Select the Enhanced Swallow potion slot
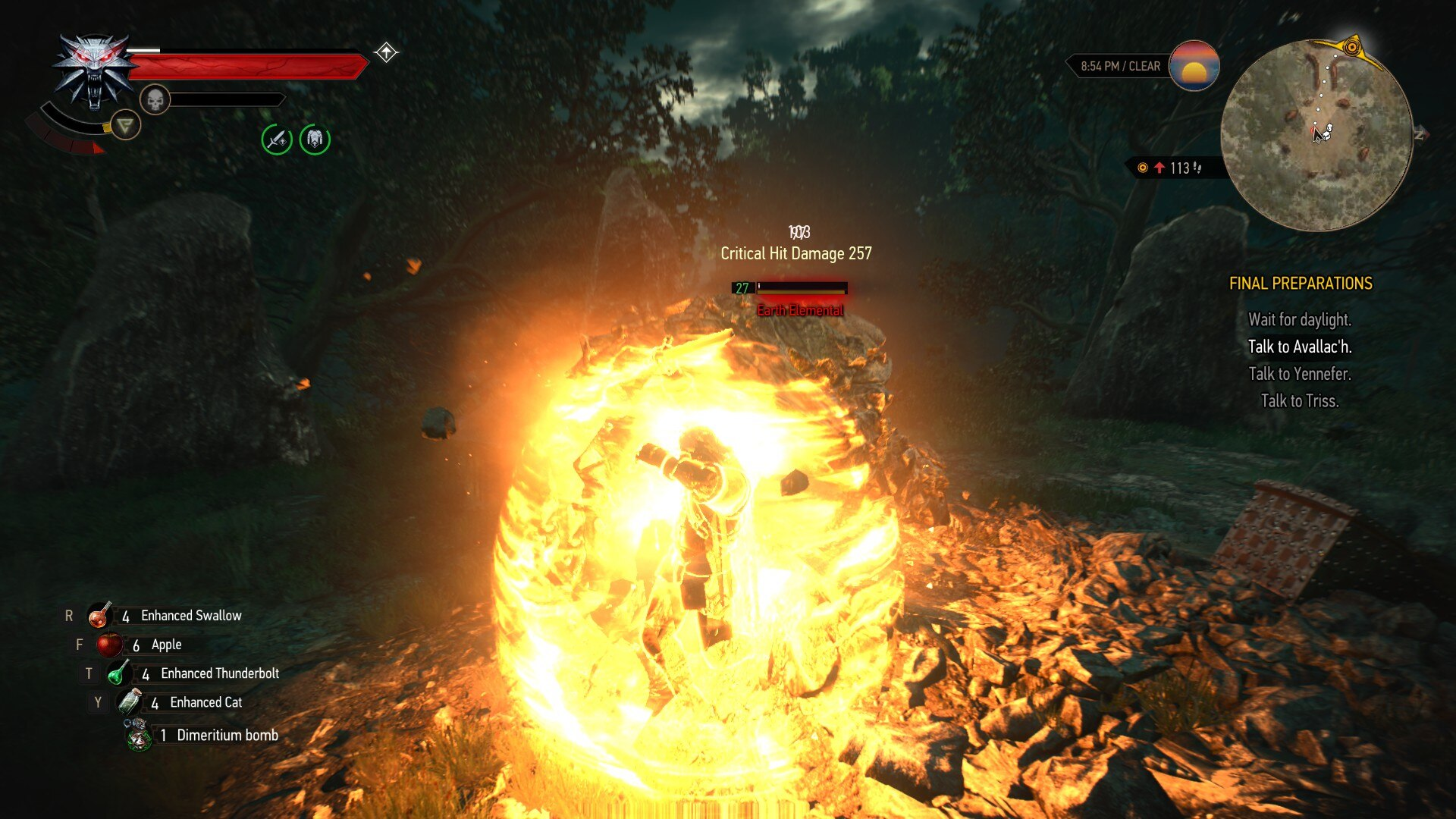Image resolution: width=1456 pixels, height=819 pixels. click(x=99, y=616)
